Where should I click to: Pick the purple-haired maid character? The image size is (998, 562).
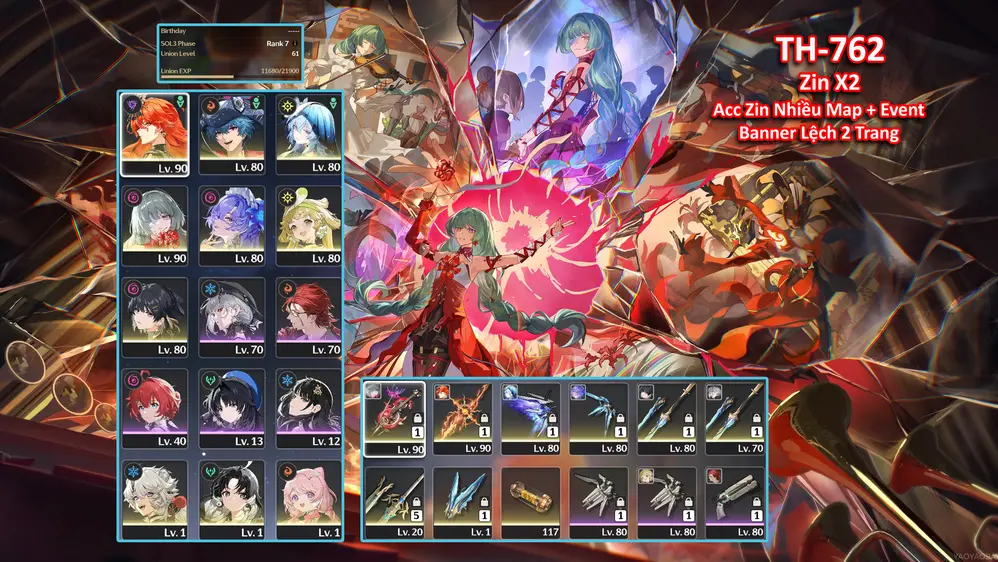point(232,225)
